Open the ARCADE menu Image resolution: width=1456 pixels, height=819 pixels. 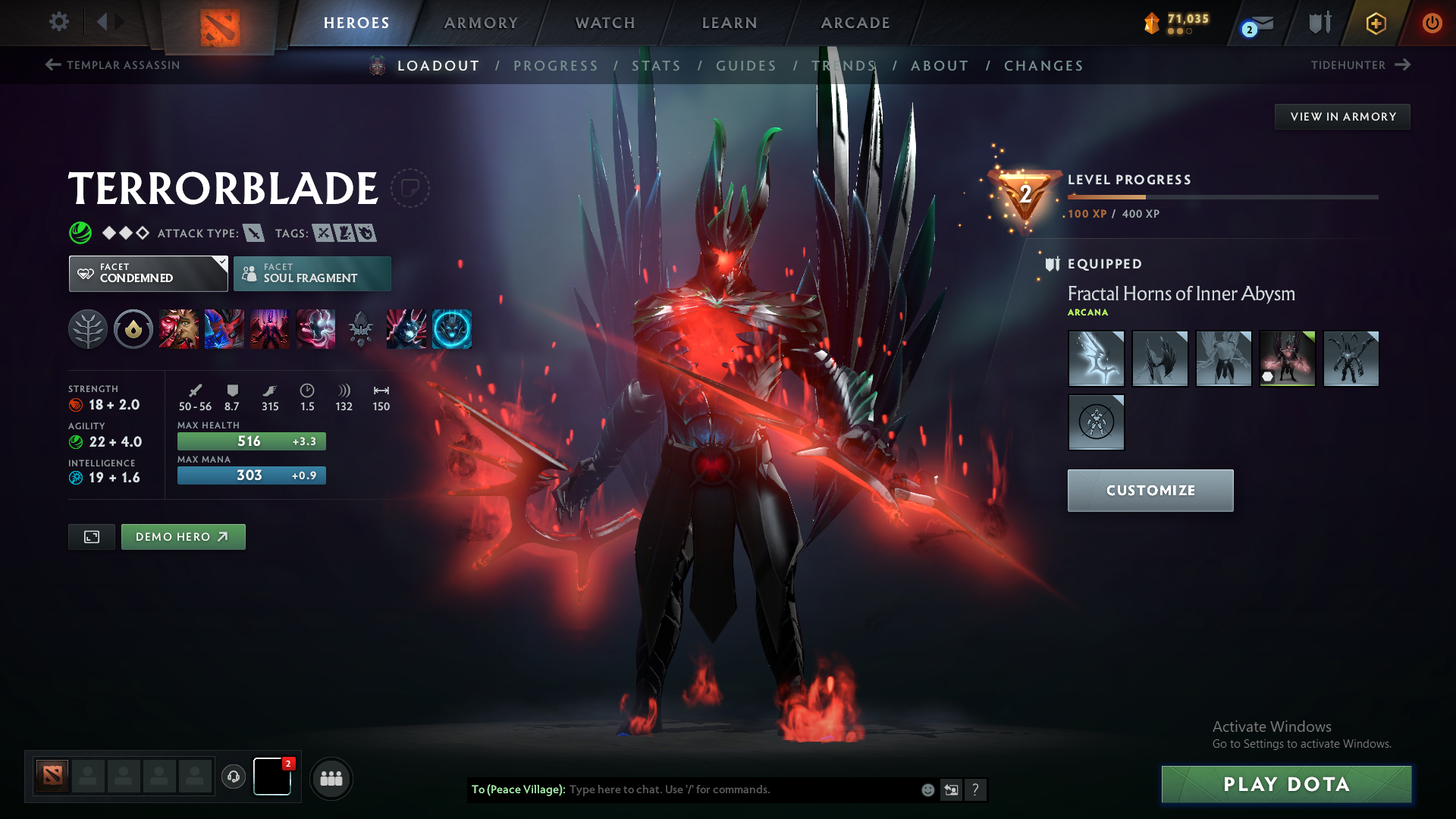click(855, 23)
